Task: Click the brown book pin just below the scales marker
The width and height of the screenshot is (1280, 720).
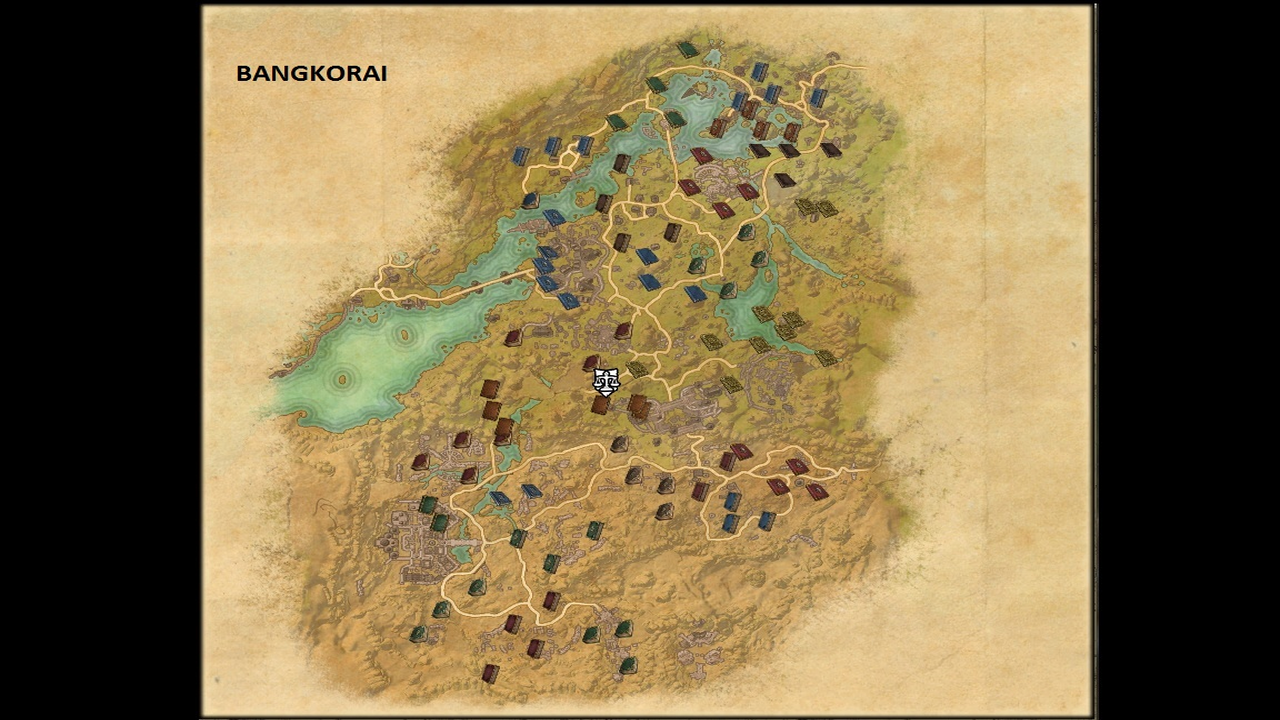Action: 600,407
